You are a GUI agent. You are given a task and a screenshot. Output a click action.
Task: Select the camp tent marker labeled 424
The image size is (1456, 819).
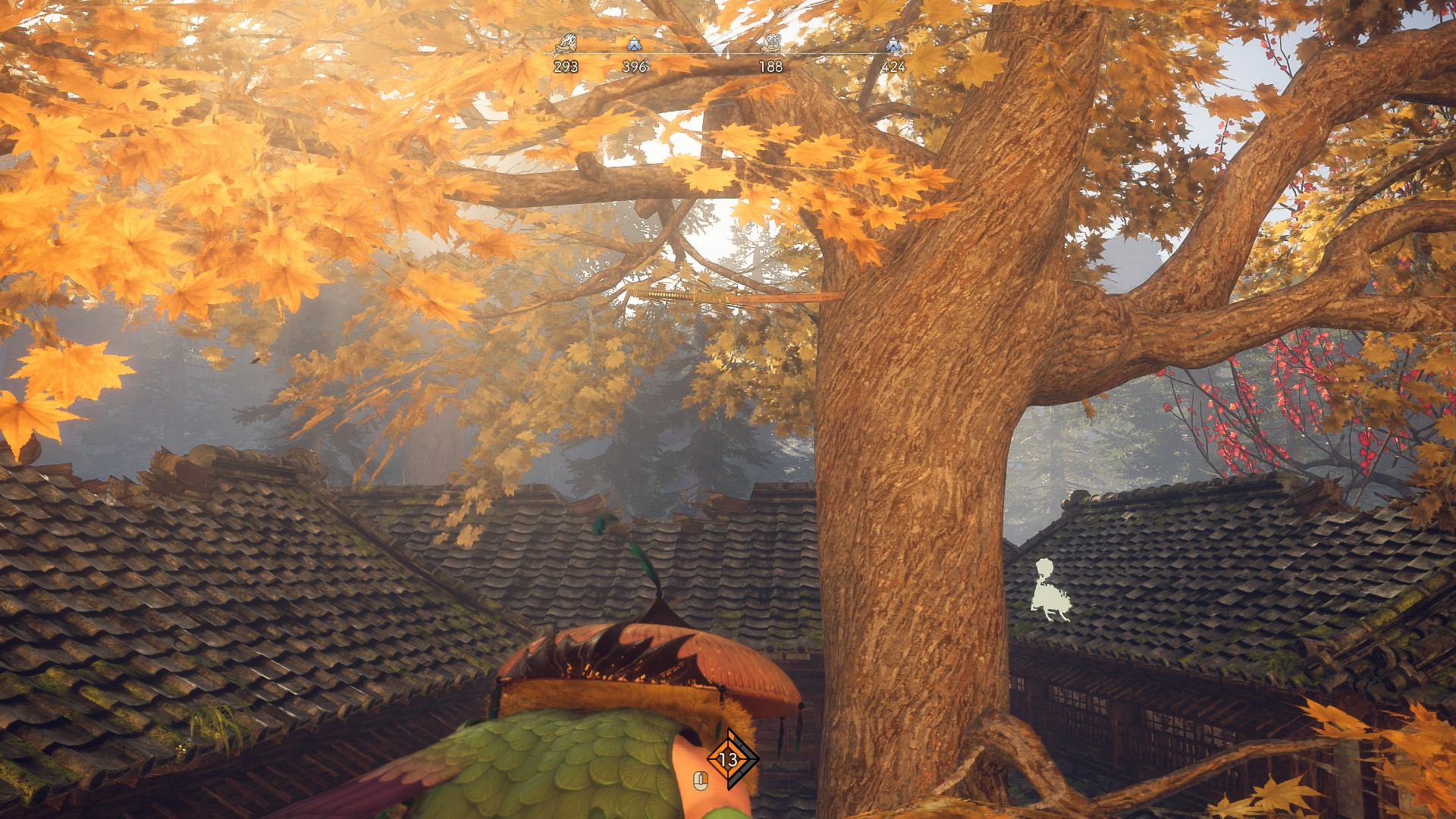(893, 45)
